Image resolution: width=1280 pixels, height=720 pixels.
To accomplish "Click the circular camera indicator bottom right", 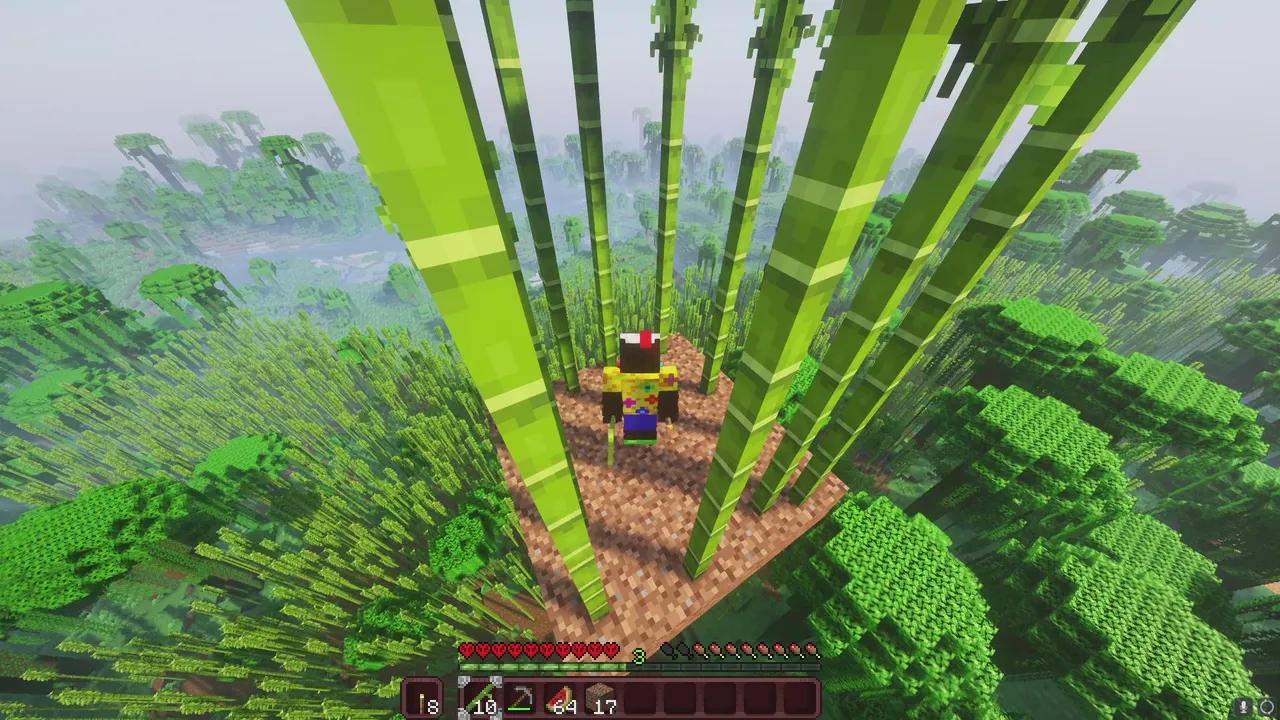I will point(1266,708).
